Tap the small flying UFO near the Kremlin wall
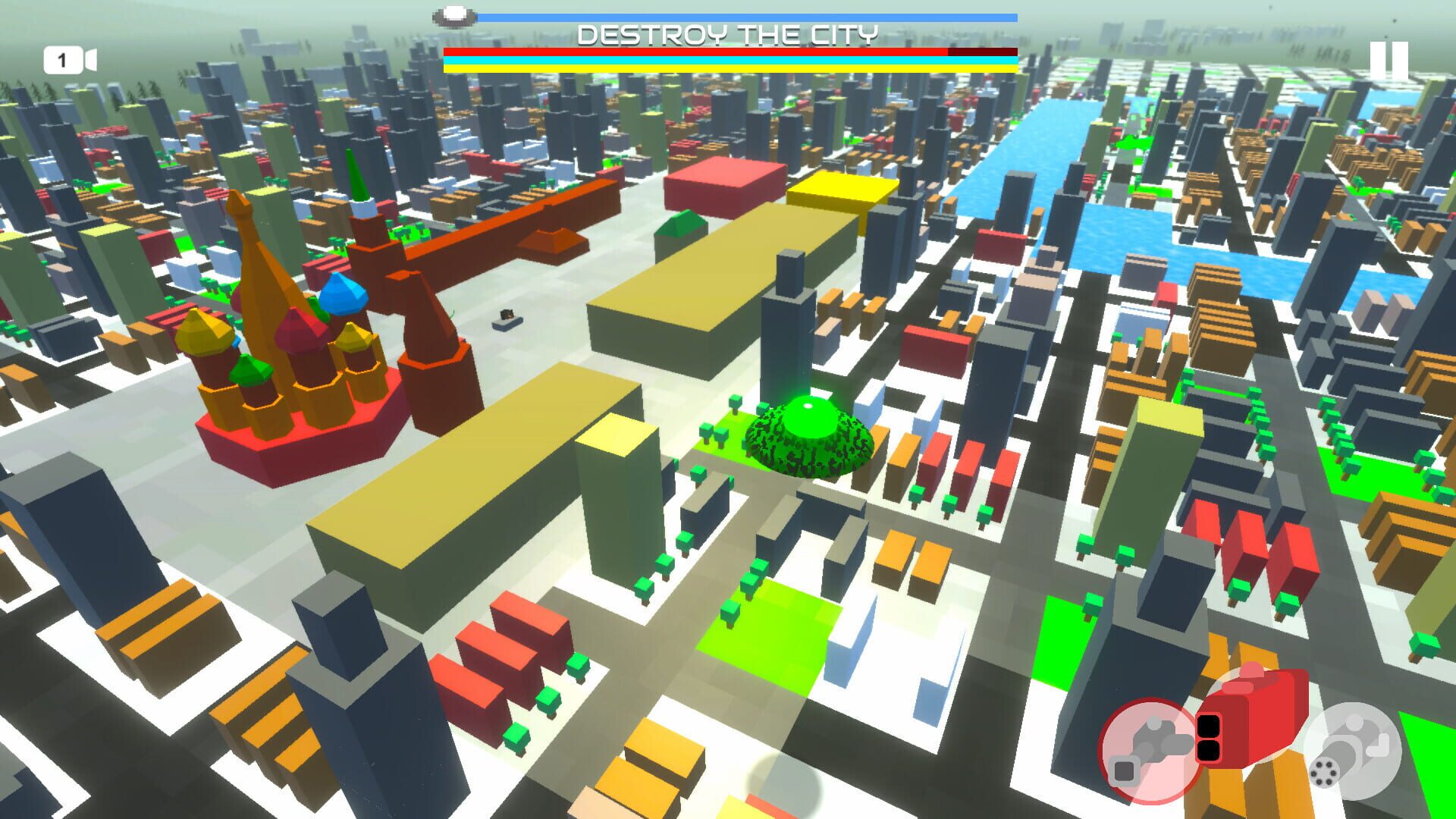Screen dimensions: 1456x819 pyautogui.click(x=507, y=321)
